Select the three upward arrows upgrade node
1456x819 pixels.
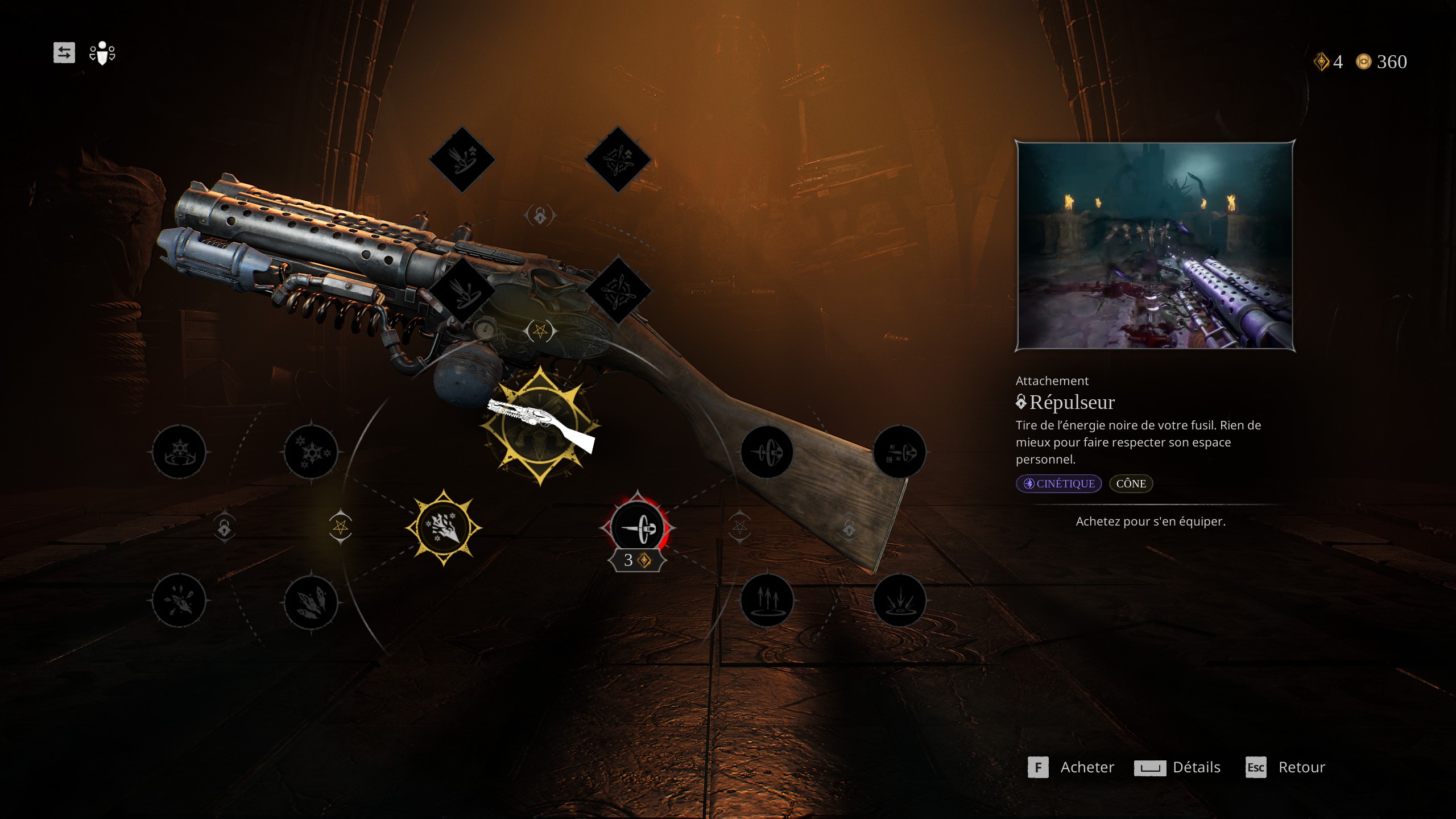coord(767,600)
